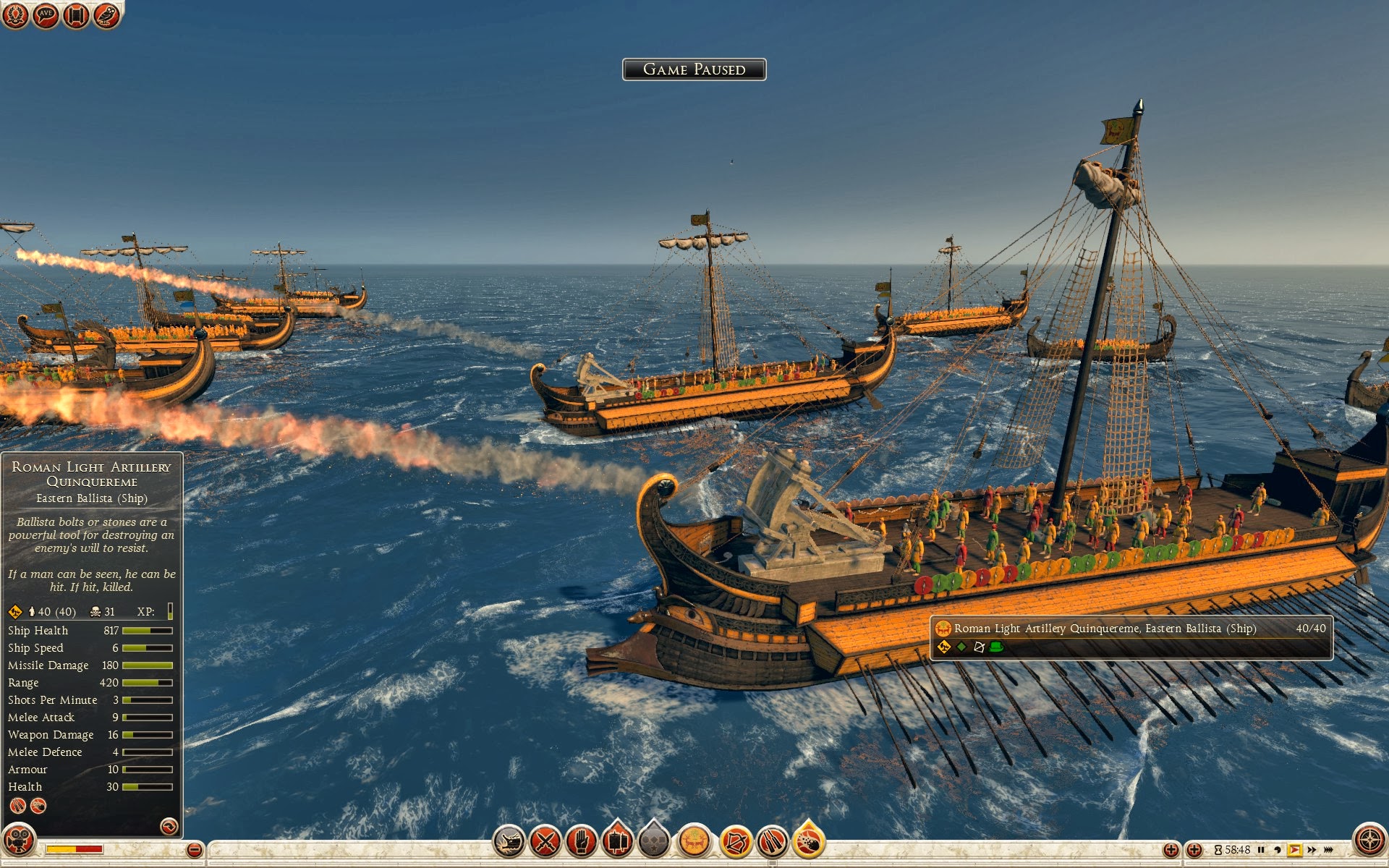
Task: Select the twin oars rowing button
Action: [x=772, y=842]
